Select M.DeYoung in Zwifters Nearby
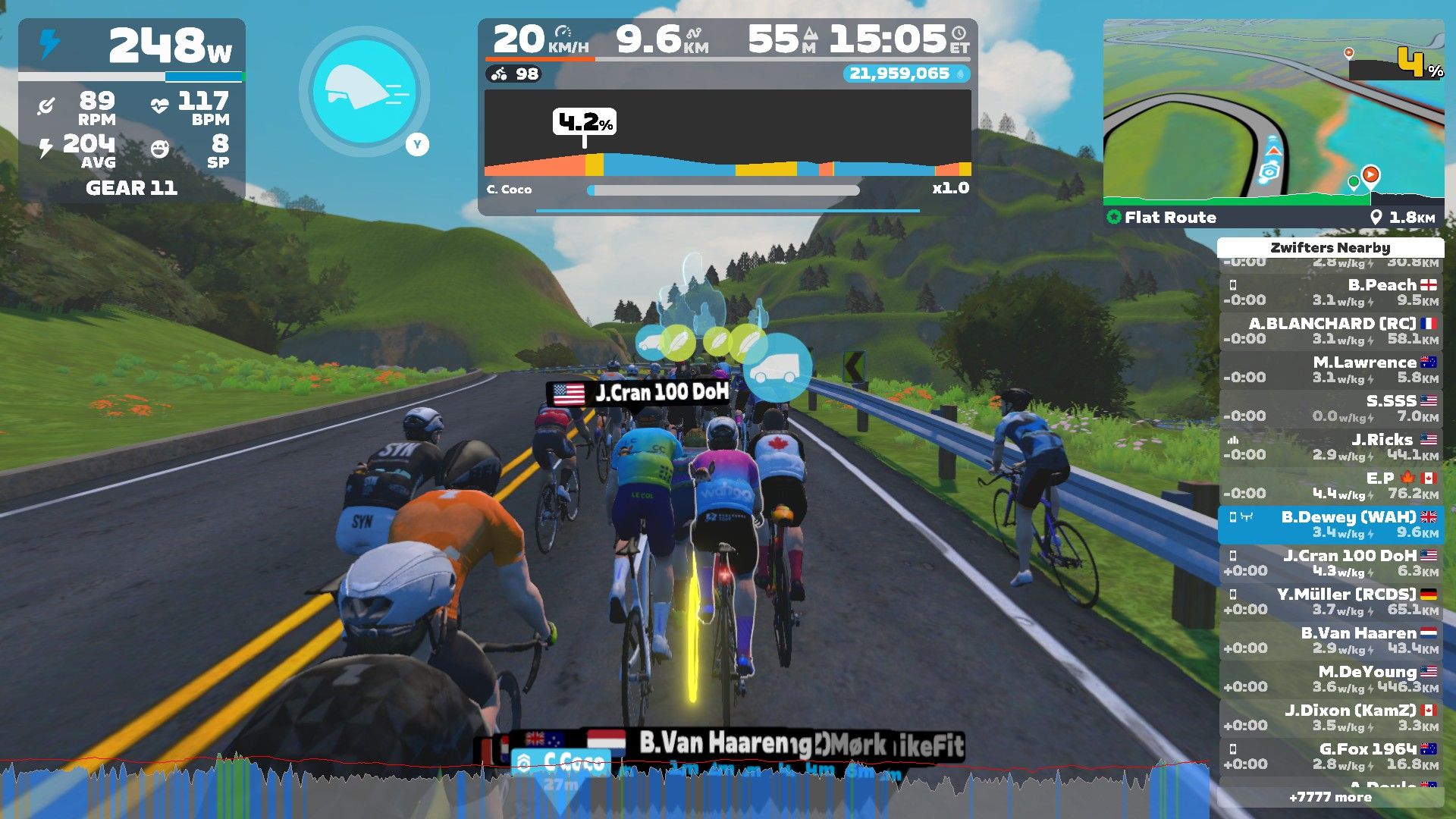Viewport: 1456px width, 819px height. click(1331, 679)
